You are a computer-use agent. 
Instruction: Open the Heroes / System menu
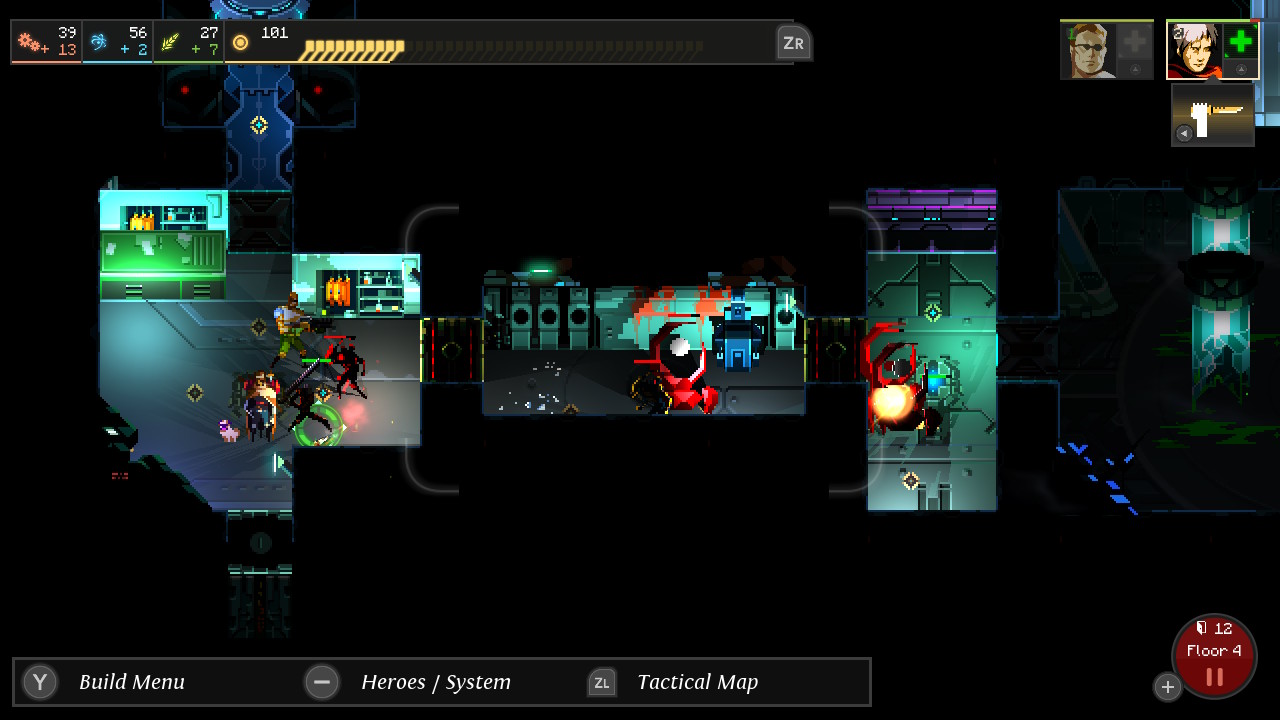435,682
